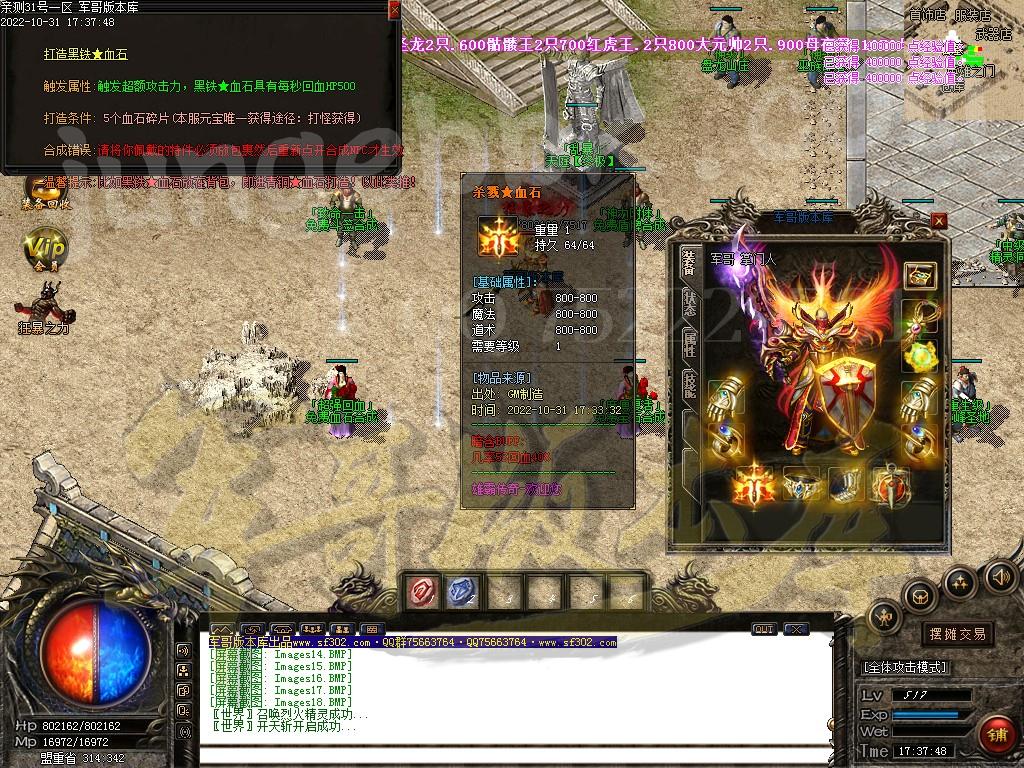Use the red potion hotbar slot
This screenshot has height=768, width=1024.
tap(423, 593)
